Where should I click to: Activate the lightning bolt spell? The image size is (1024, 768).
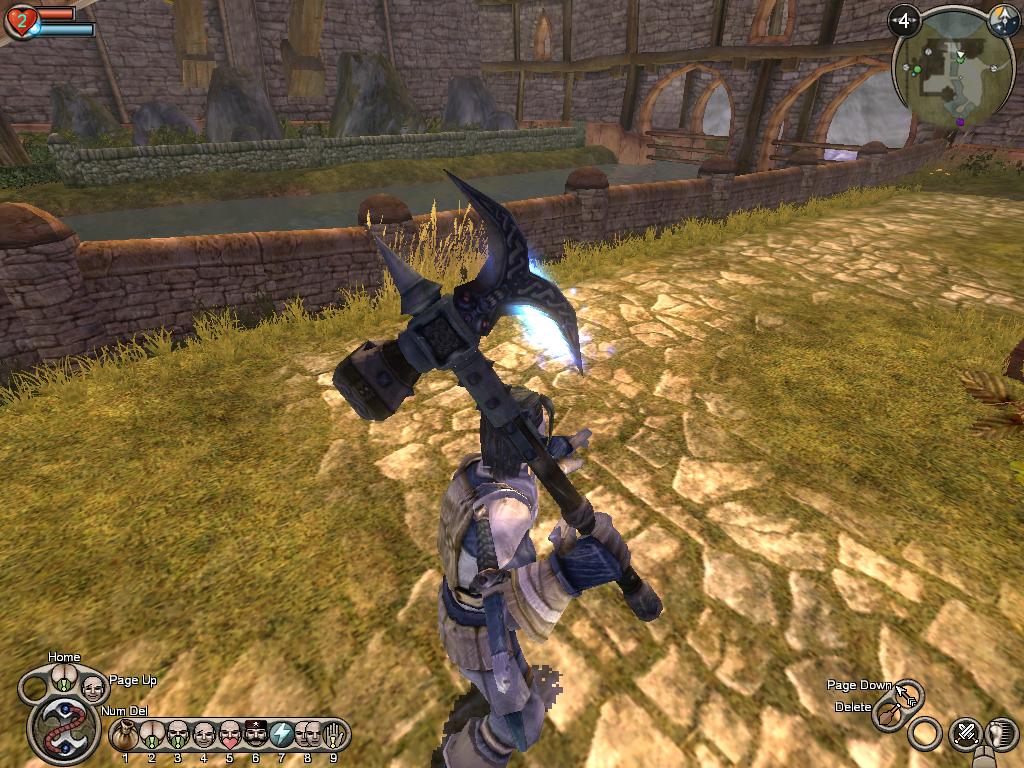(282, 736)
